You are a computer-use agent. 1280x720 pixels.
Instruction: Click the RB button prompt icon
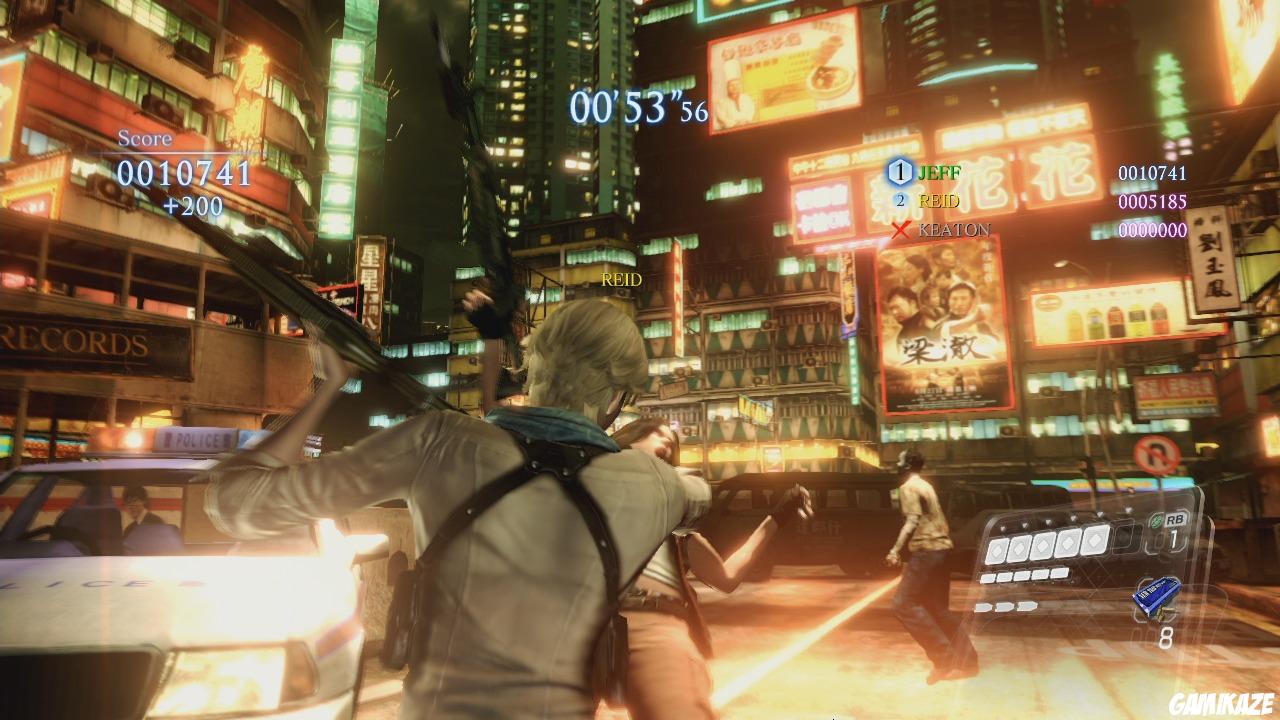(1176, 519)
